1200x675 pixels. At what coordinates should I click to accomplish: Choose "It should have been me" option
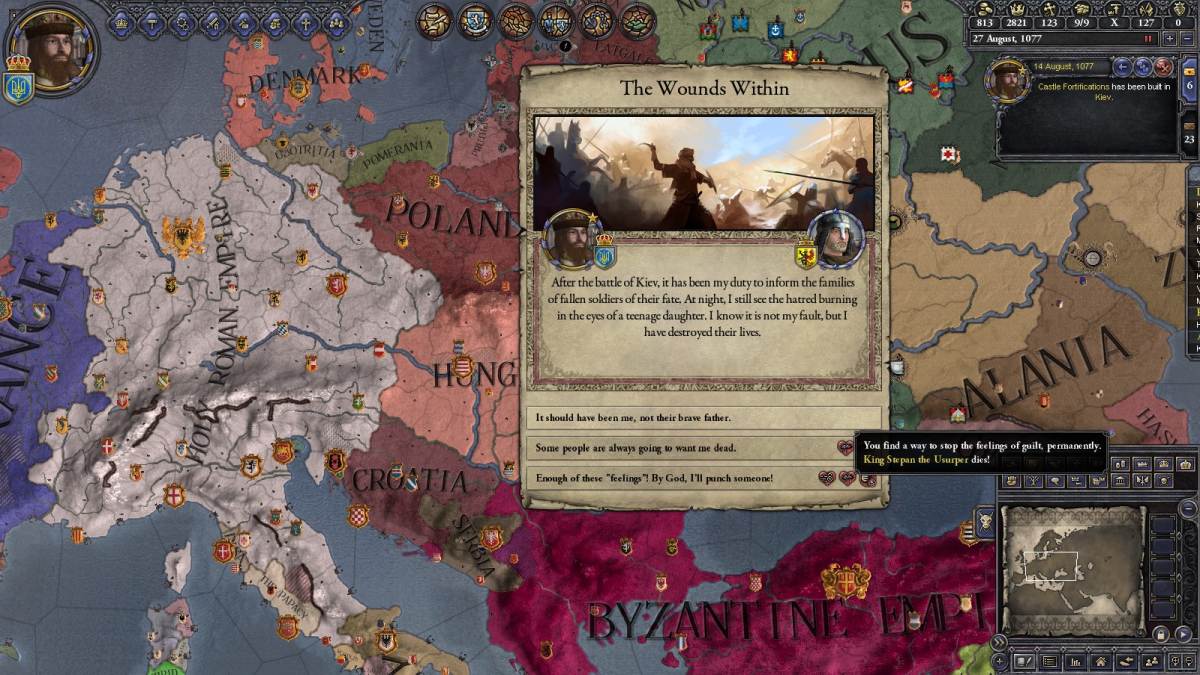704,418
